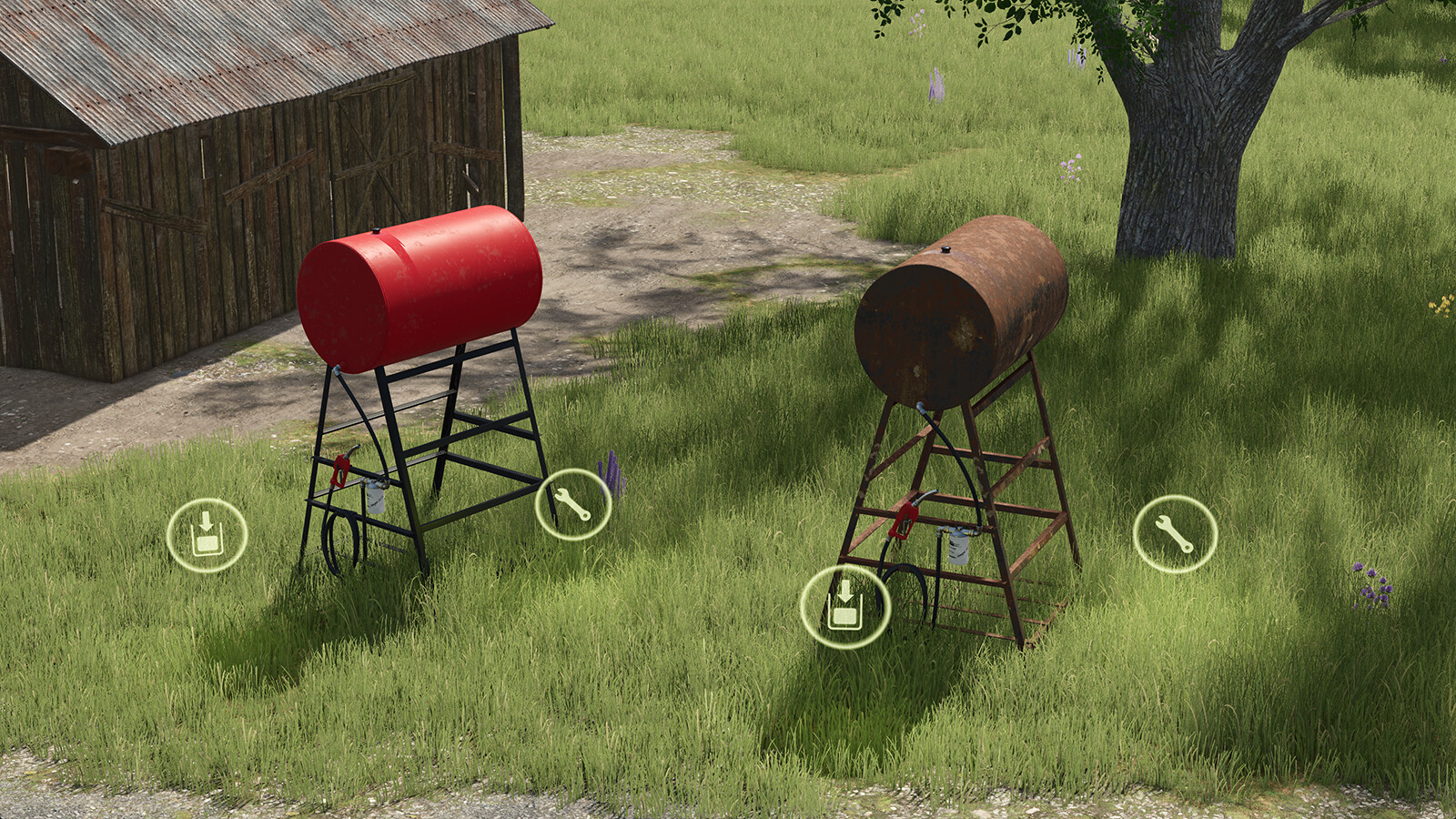Click the refill trigger icon near the red tank
Screen dimensions: 1456x819
click(207, 533)
